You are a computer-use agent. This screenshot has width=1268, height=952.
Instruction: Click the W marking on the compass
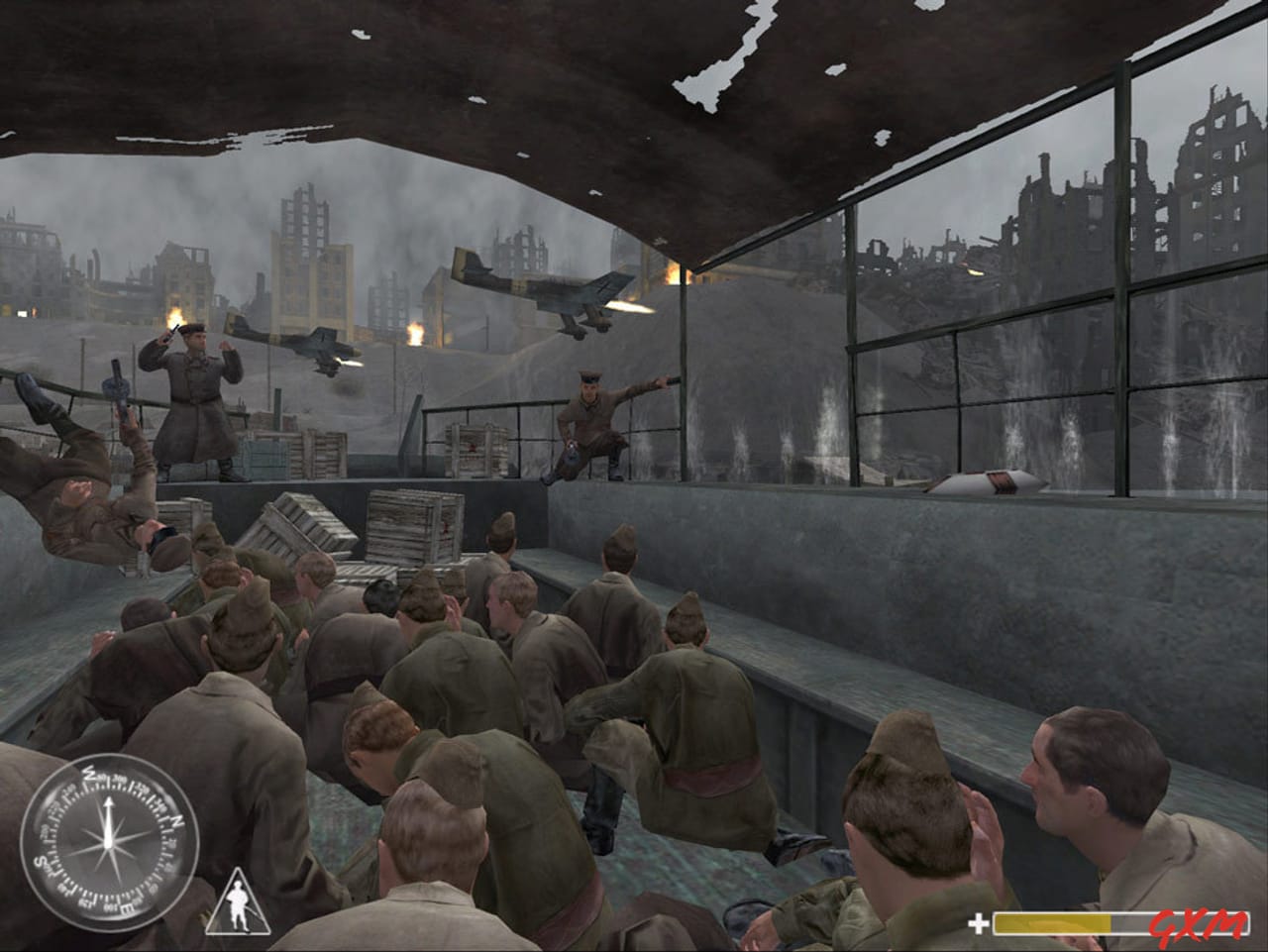pyautogui.click(x=89, y=773)
